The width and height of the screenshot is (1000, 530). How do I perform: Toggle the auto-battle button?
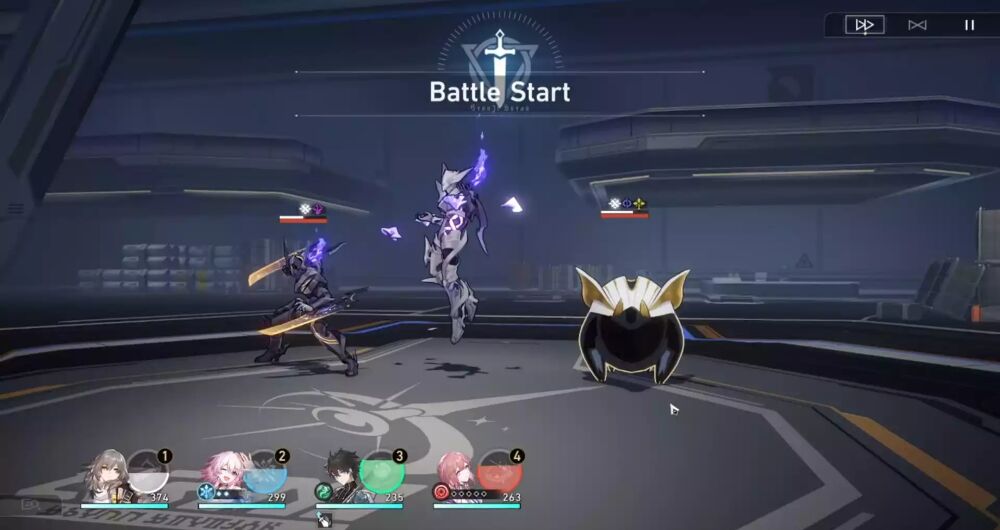tap(917, 25)
